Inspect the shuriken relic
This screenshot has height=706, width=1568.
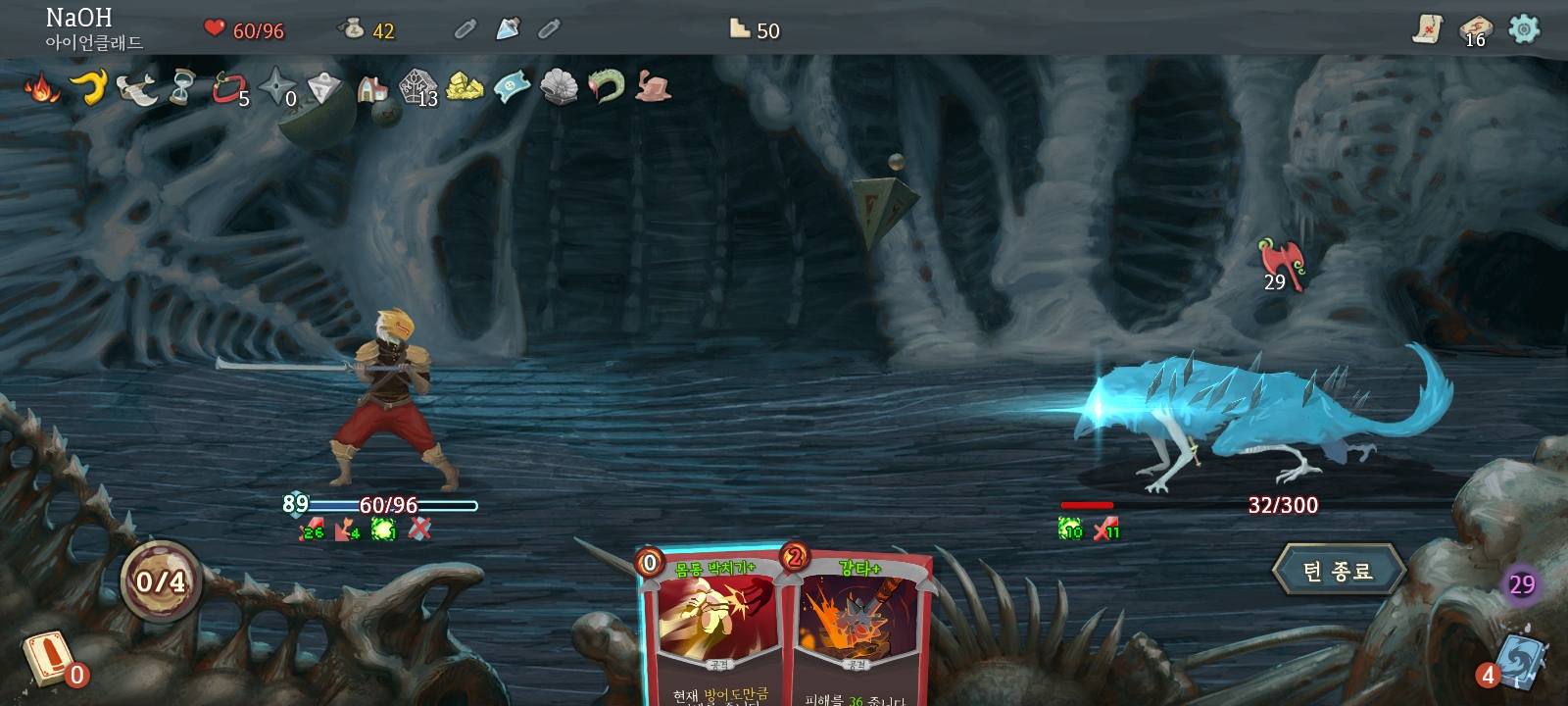pyautogui.click(x=277, y=86)
